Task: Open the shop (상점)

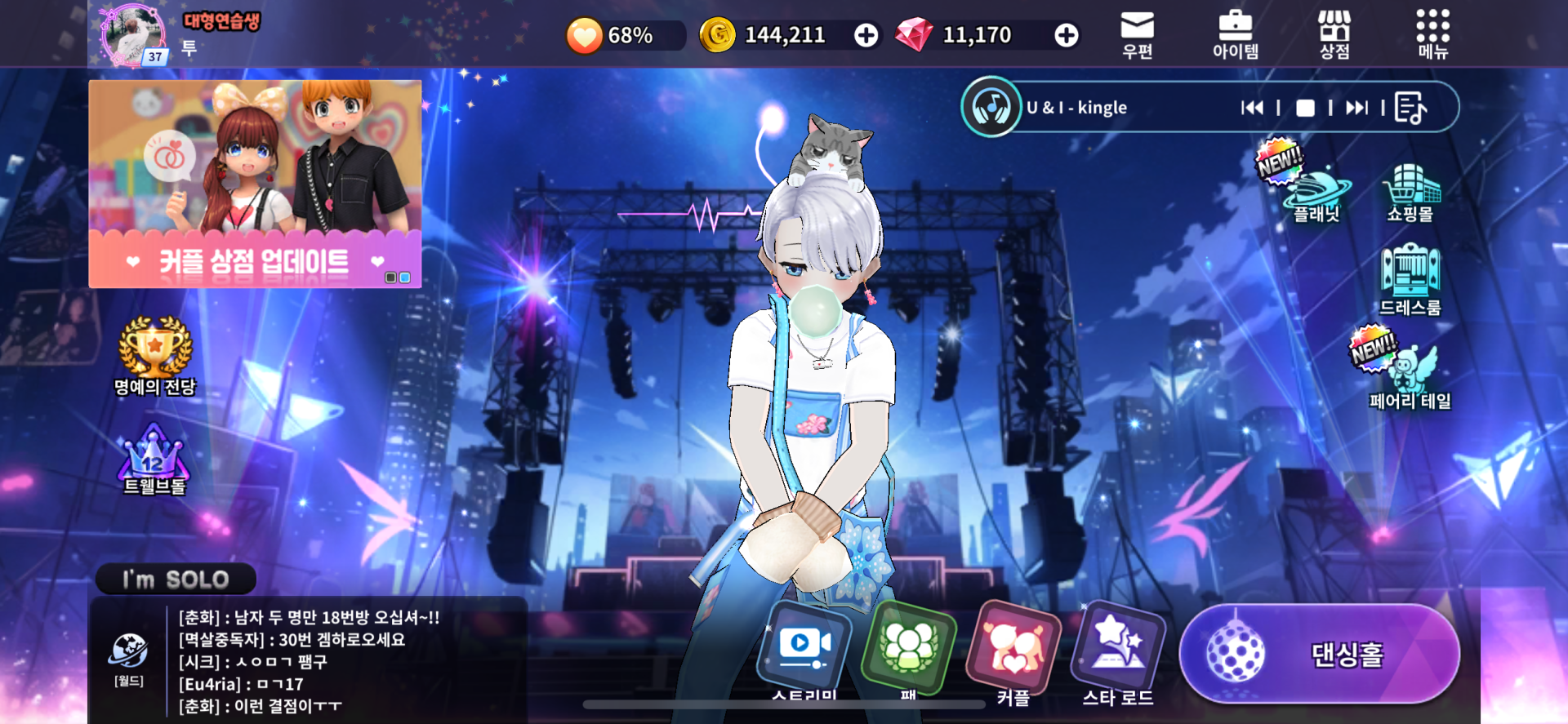Action: (1334, 34)
